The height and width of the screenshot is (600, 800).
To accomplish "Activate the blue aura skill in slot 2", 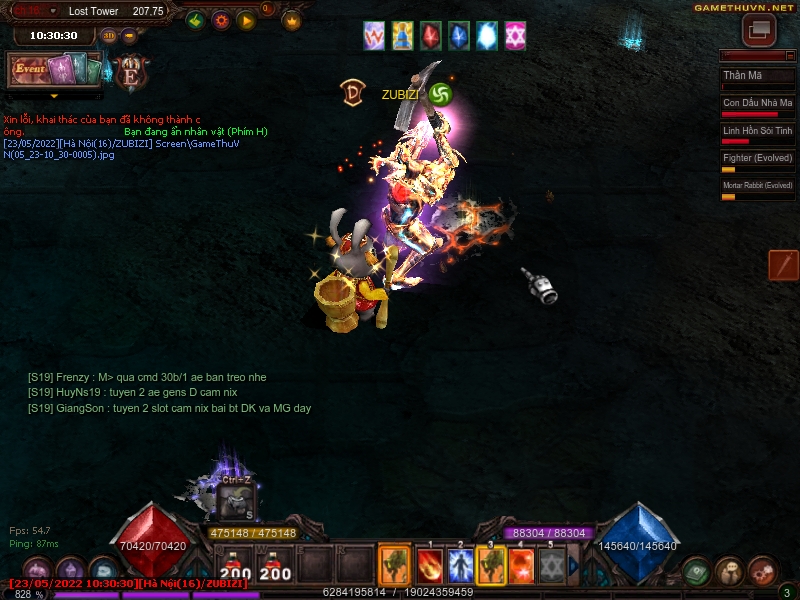I will (x=460, y=566).
